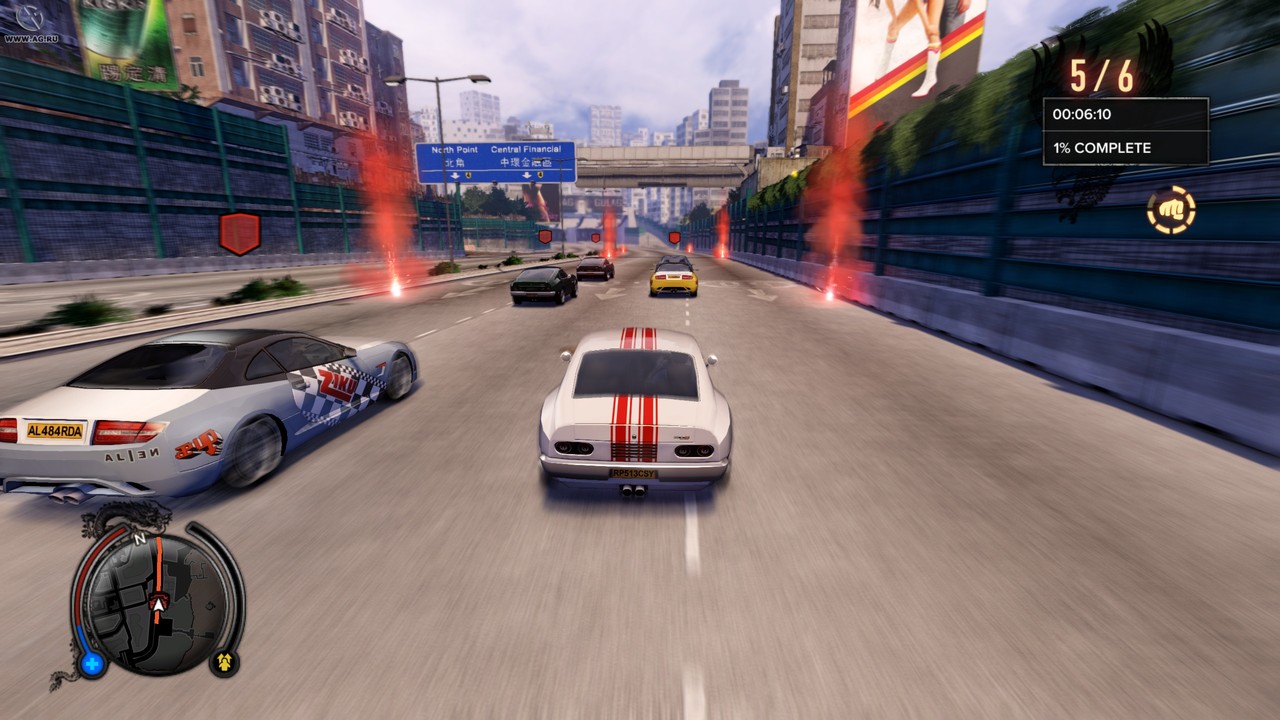
Task: Click the yellow Face meter icon
Action: pyautogui.click(x=224, y=662)
